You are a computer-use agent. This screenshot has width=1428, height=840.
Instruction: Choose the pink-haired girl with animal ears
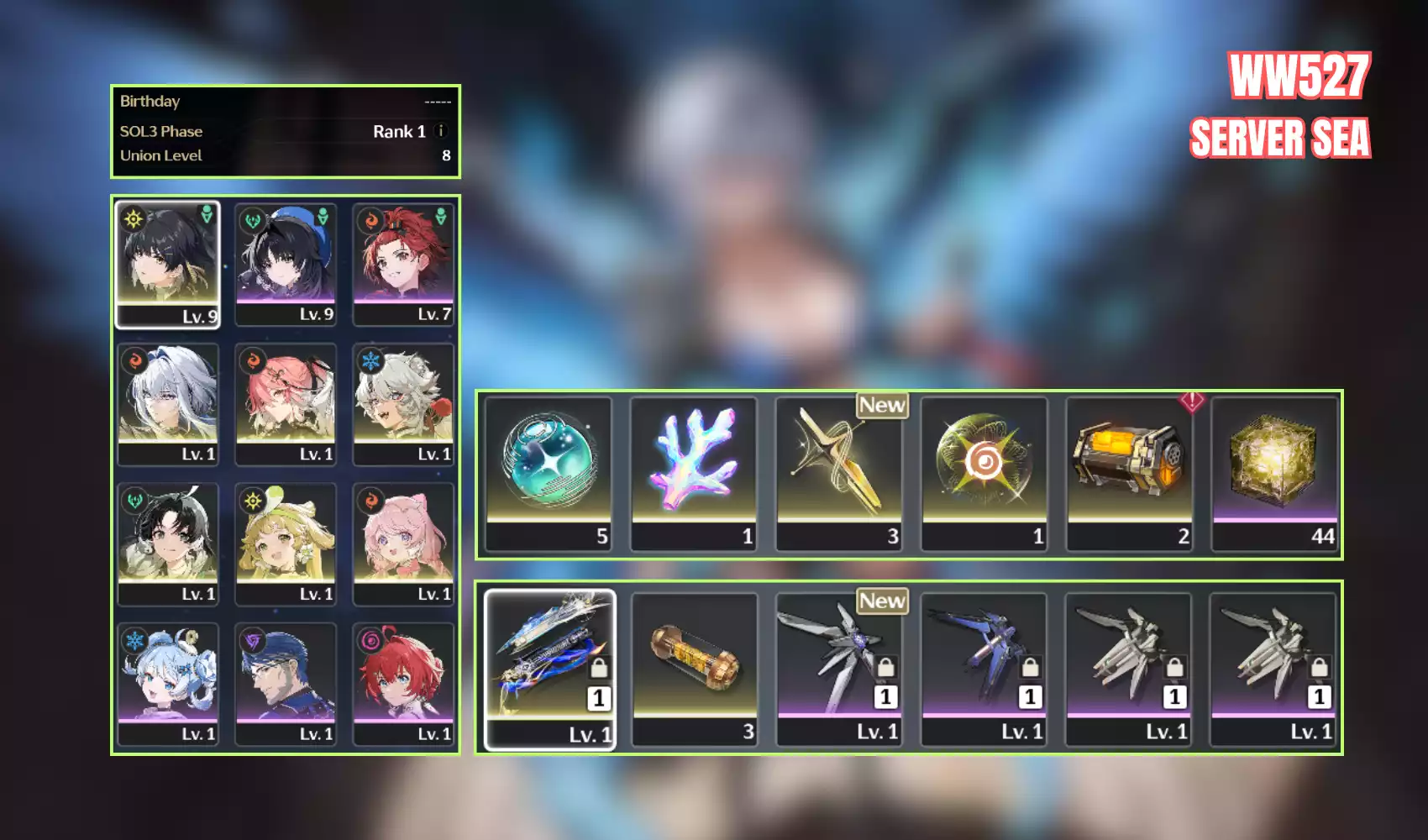[403, 543]
